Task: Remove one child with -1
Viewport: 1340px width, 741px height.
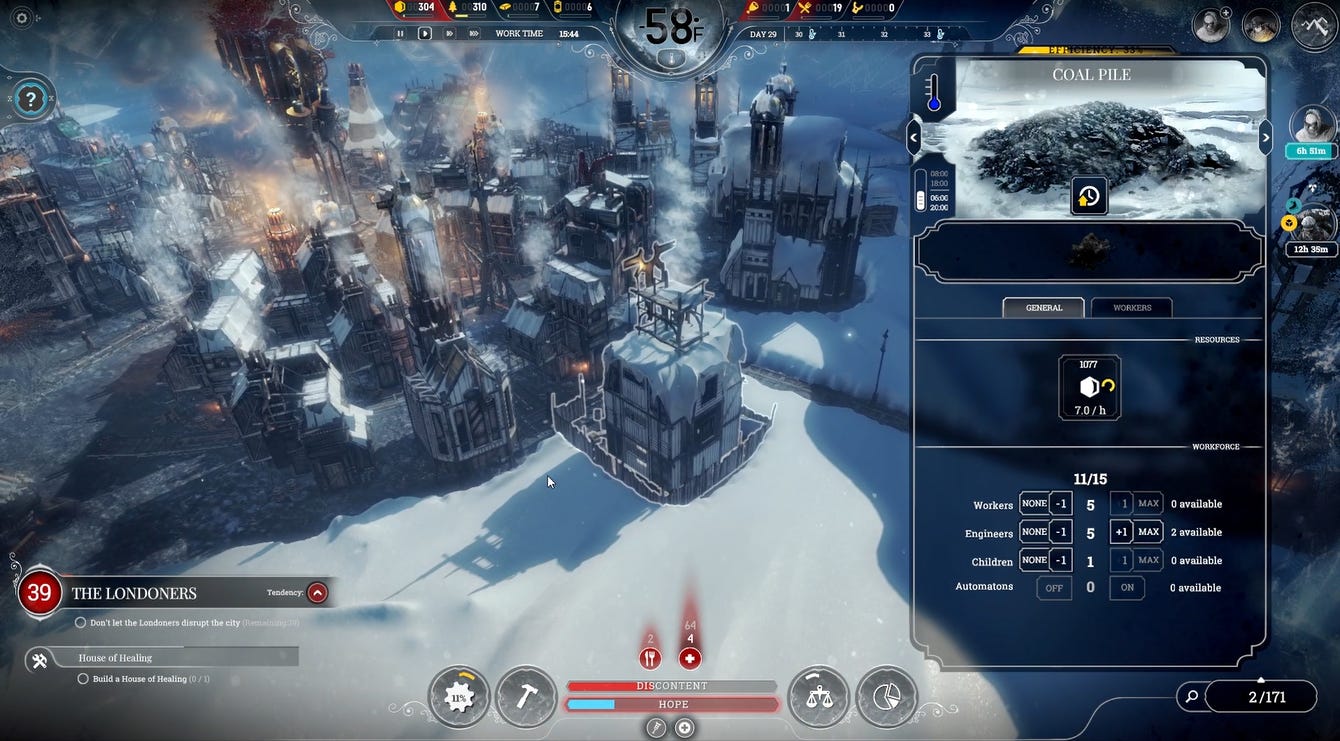Action: coord(1060,561)
